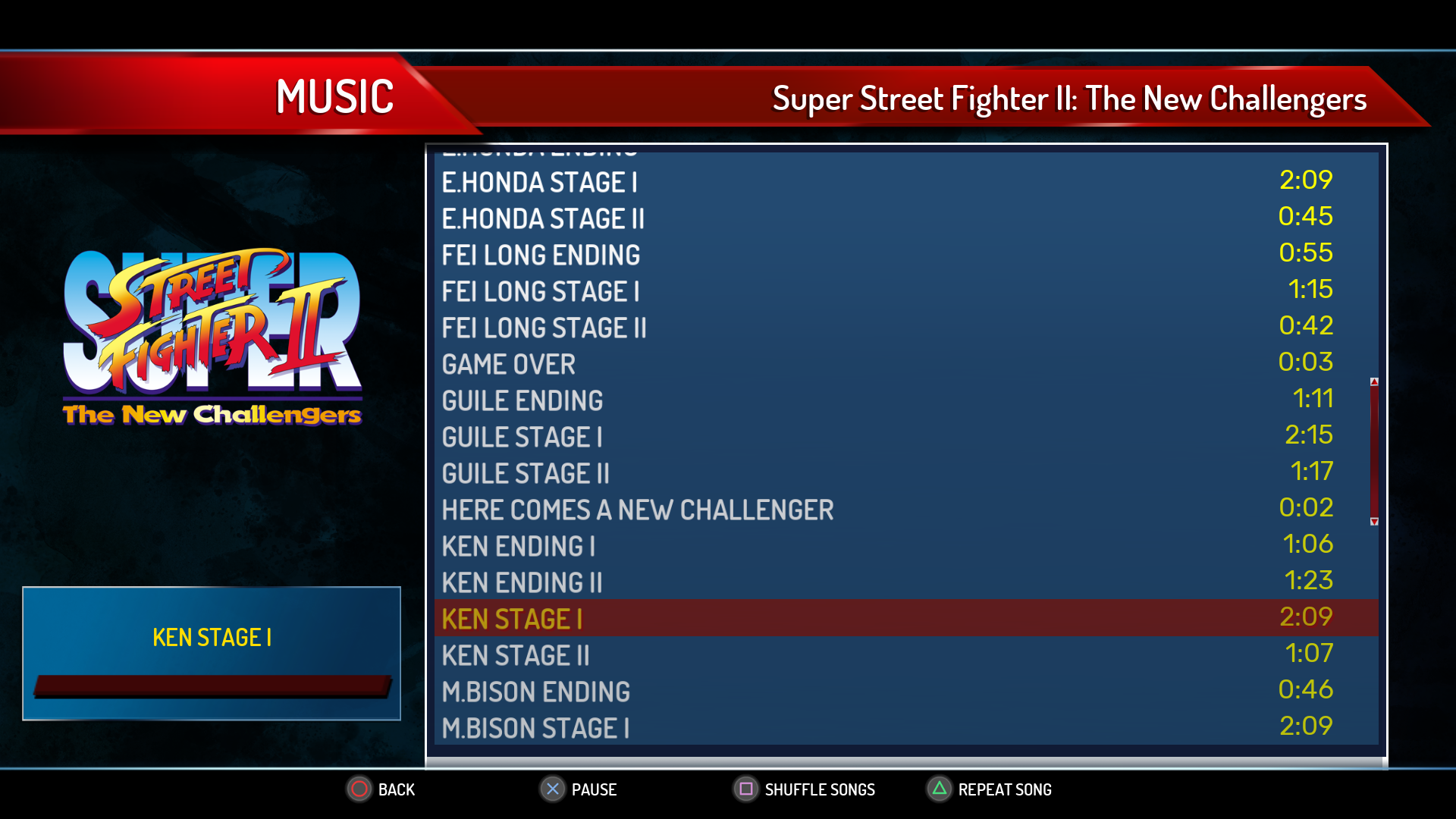Seek on the KEN STAGE I progress bar

coord(212,686)
